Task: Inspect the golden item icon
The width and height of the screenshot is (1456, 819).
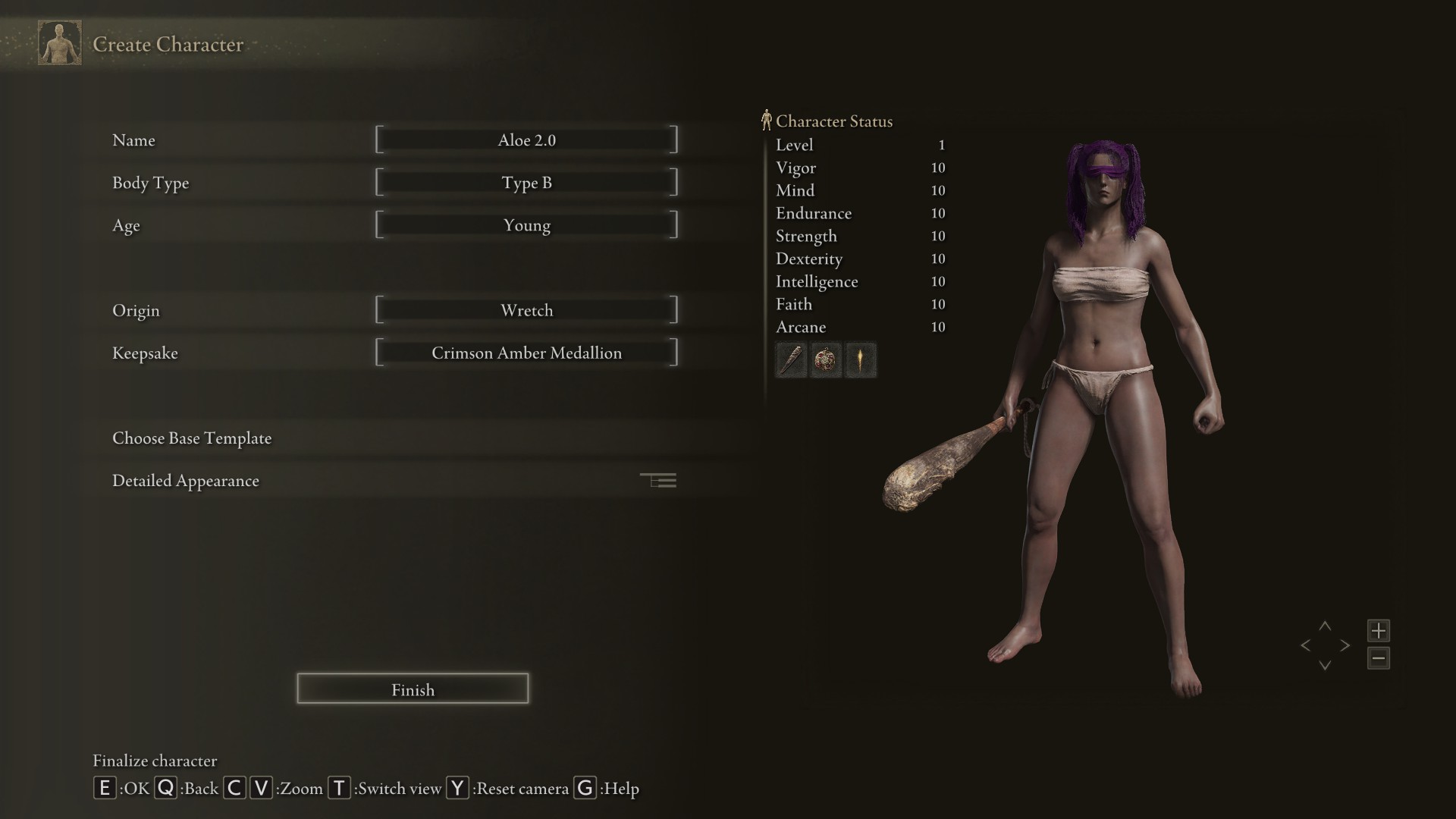Action: pyautogui.click(x=861, y=359)
